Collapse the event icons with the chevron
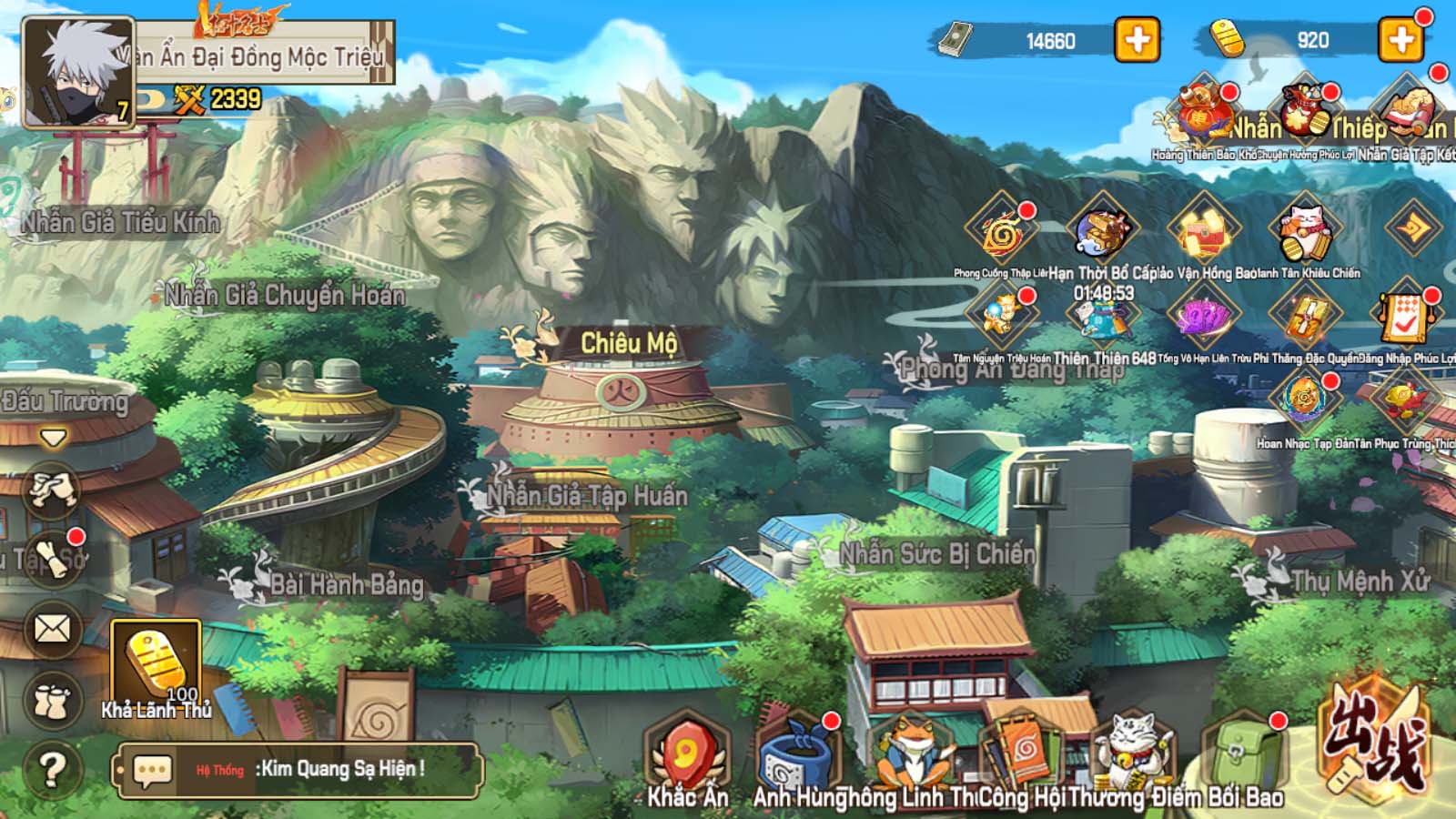The width and height of the screenshot is (1456, 819). tap(1412, 228)
